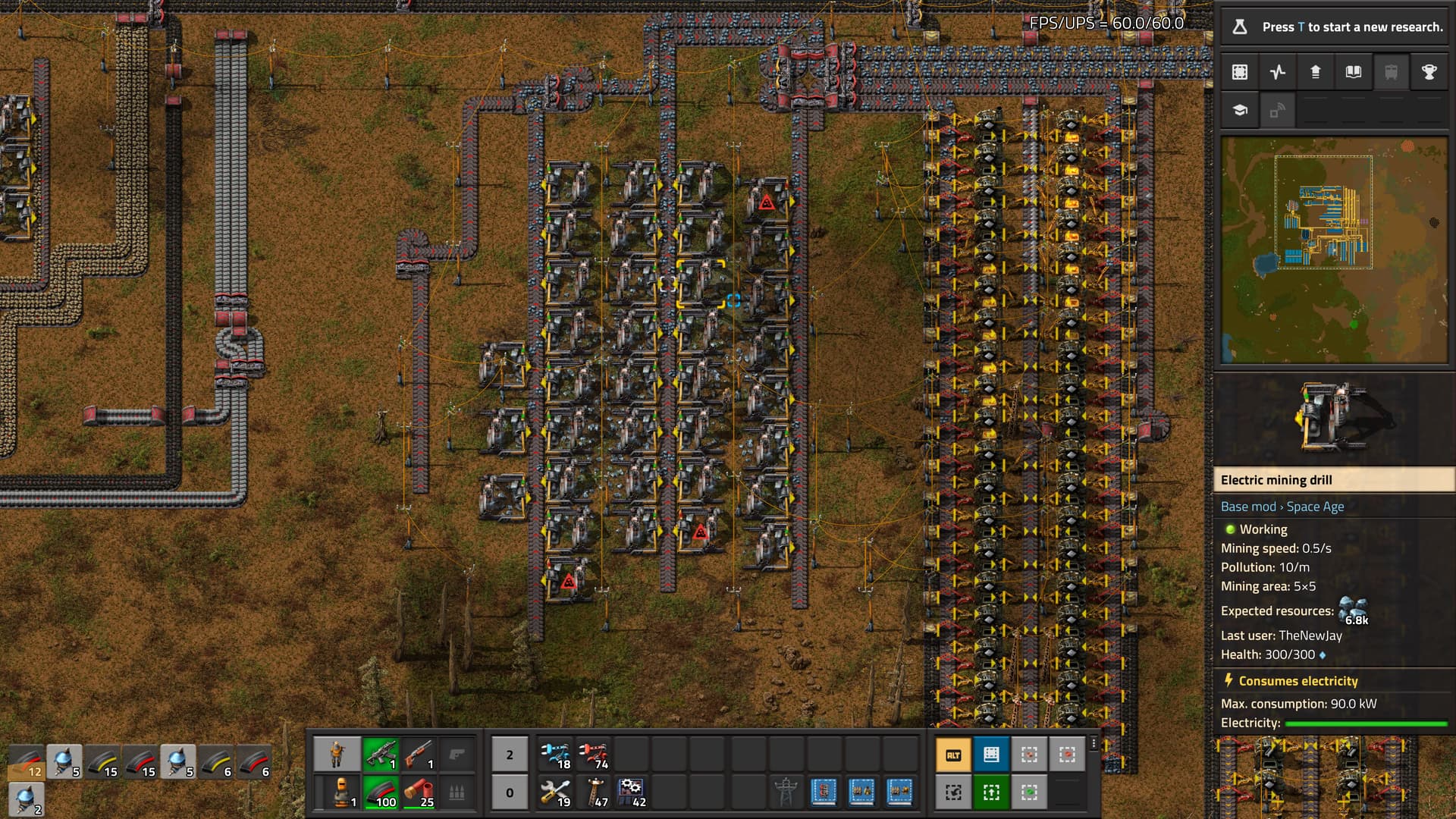
Task: Select the character armor slot
Action: click(x=337, y=792)
